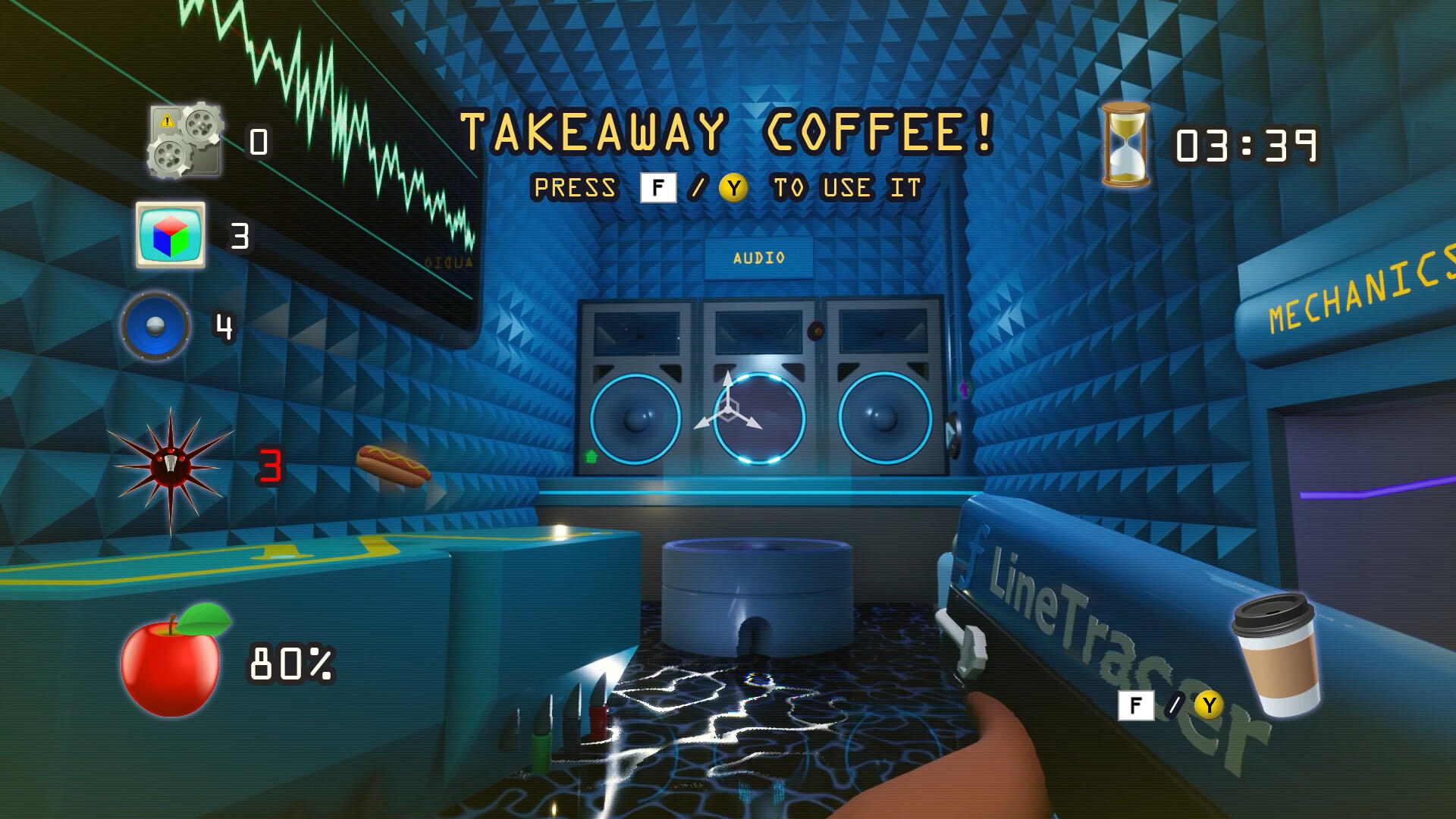Select the speaker counter icon
The height and width of the screenshot is (819, 1456).
coord(155,328)
